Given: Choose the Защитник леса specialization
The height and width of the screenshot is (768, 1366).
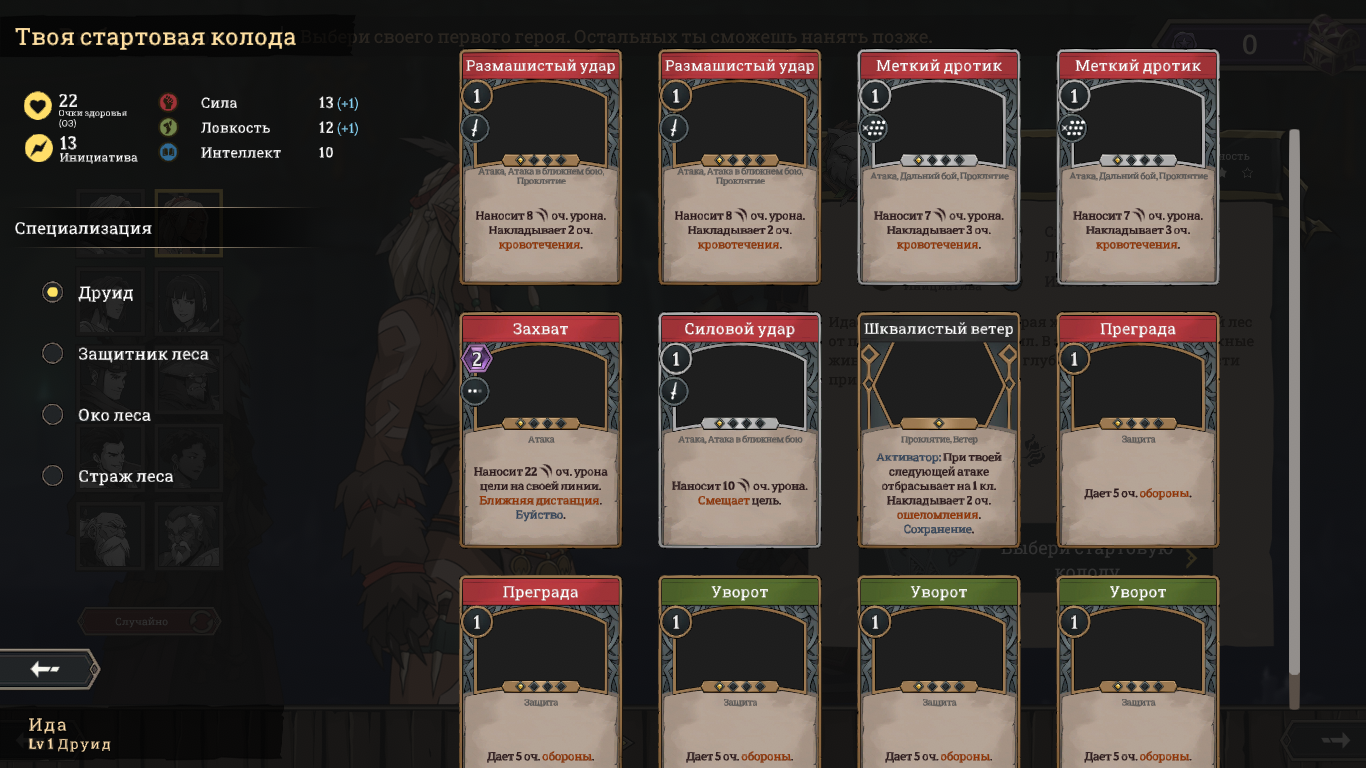Looking at the screenshot, I should click(x=53, y=354).
